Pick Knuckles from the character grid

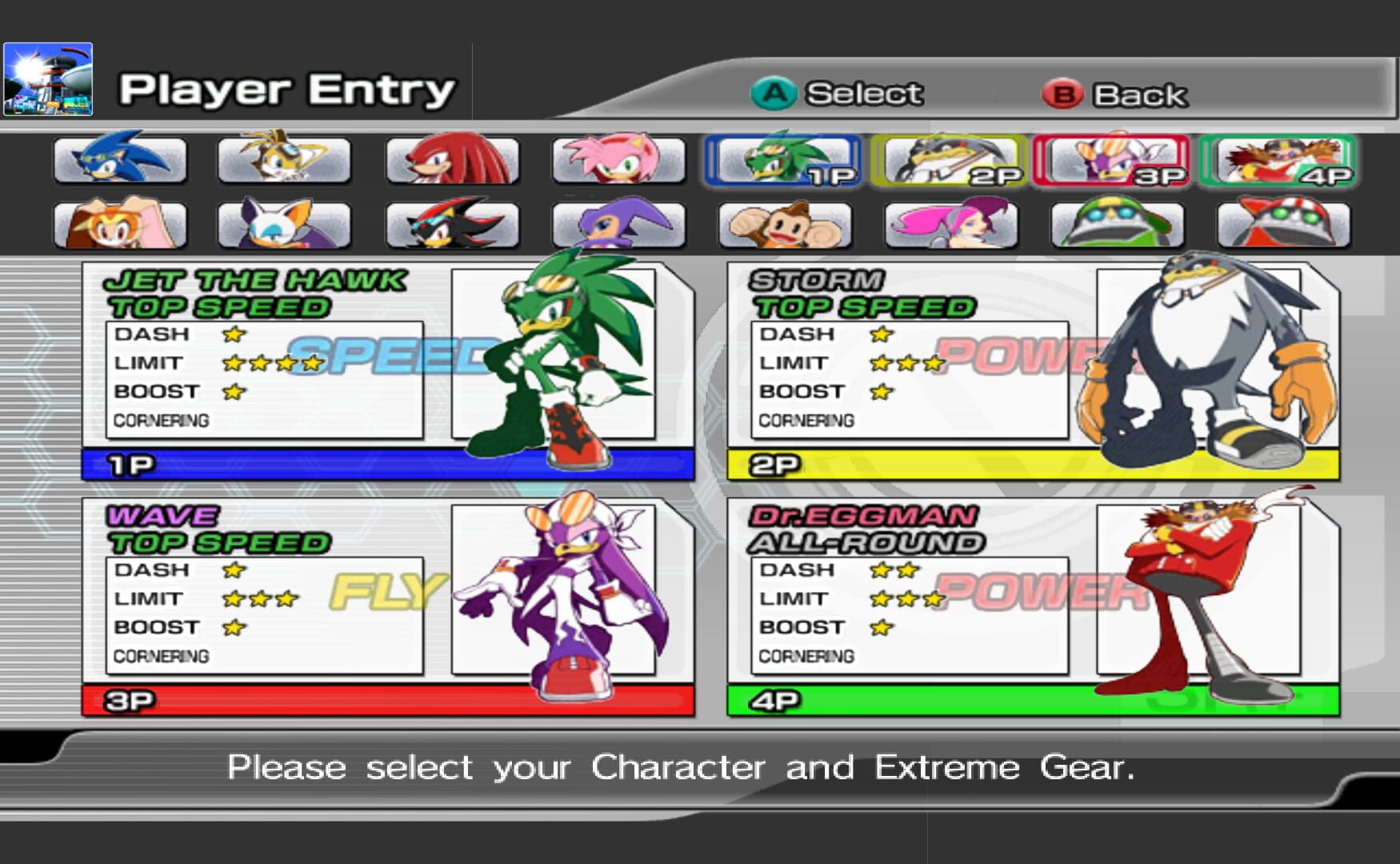pyautogui.click(x=454, y=160)
